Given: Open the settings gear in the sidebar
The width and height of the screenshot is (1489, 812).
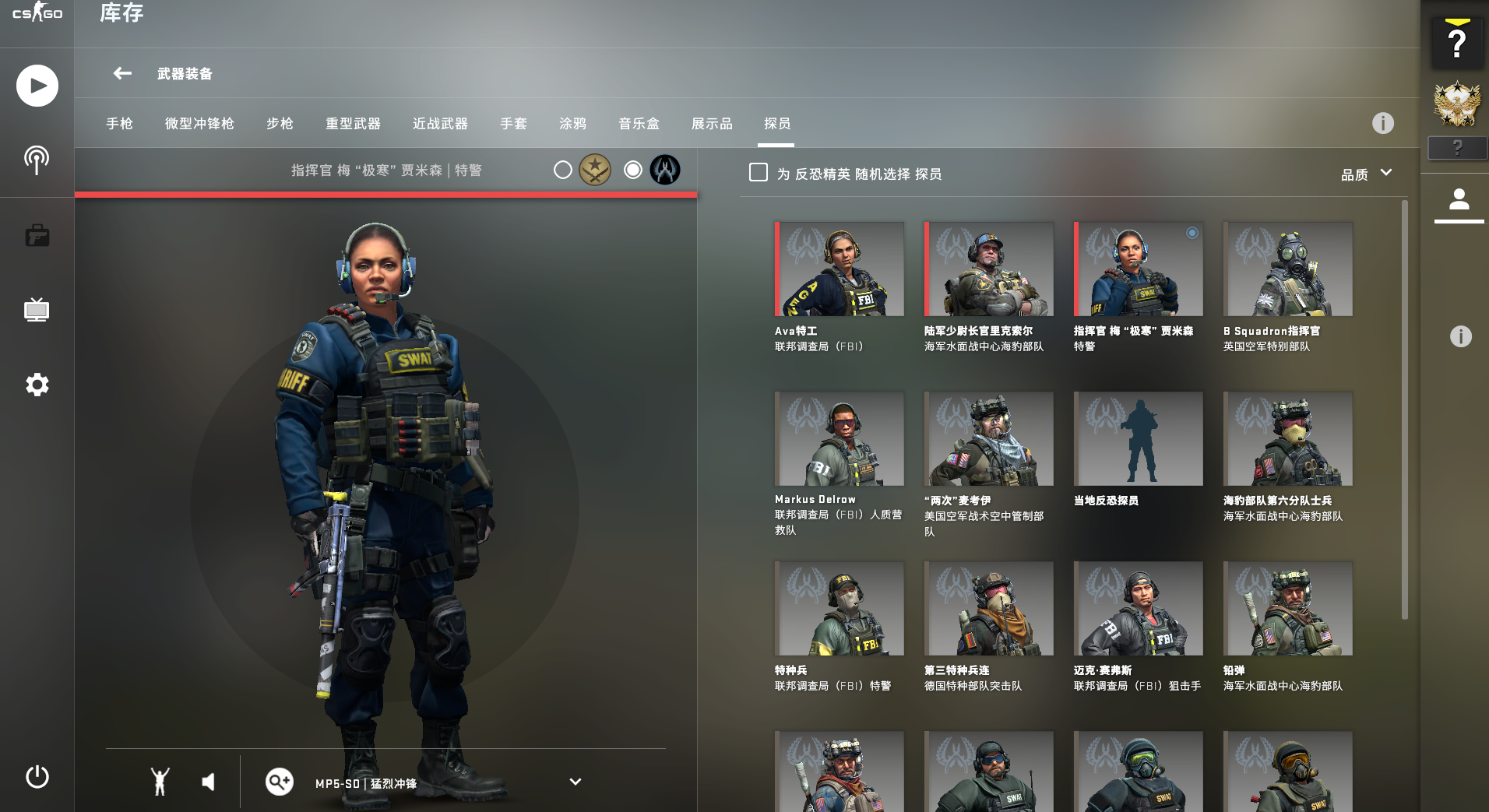Looking at the screenshot, I should tap(37, 385).
